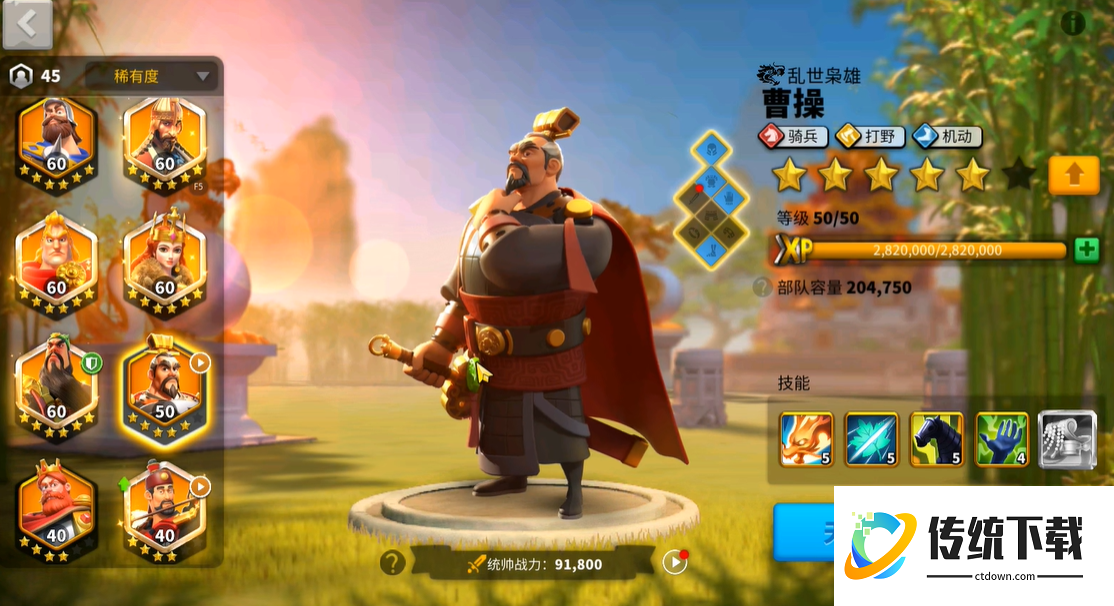
Task: View the black horse skill
Action: [x=937, y=439]
